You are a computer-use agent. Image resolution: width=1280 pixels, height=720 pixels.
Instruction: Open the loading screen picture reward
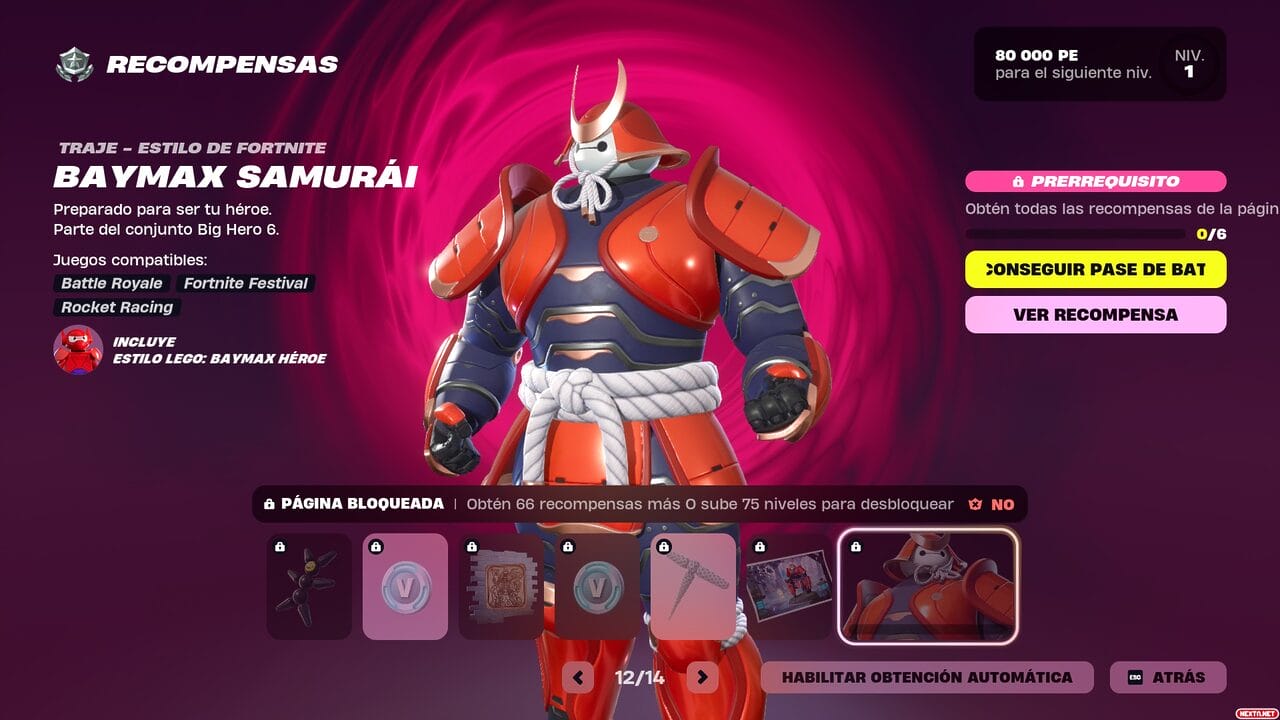(x=788, y=586)
